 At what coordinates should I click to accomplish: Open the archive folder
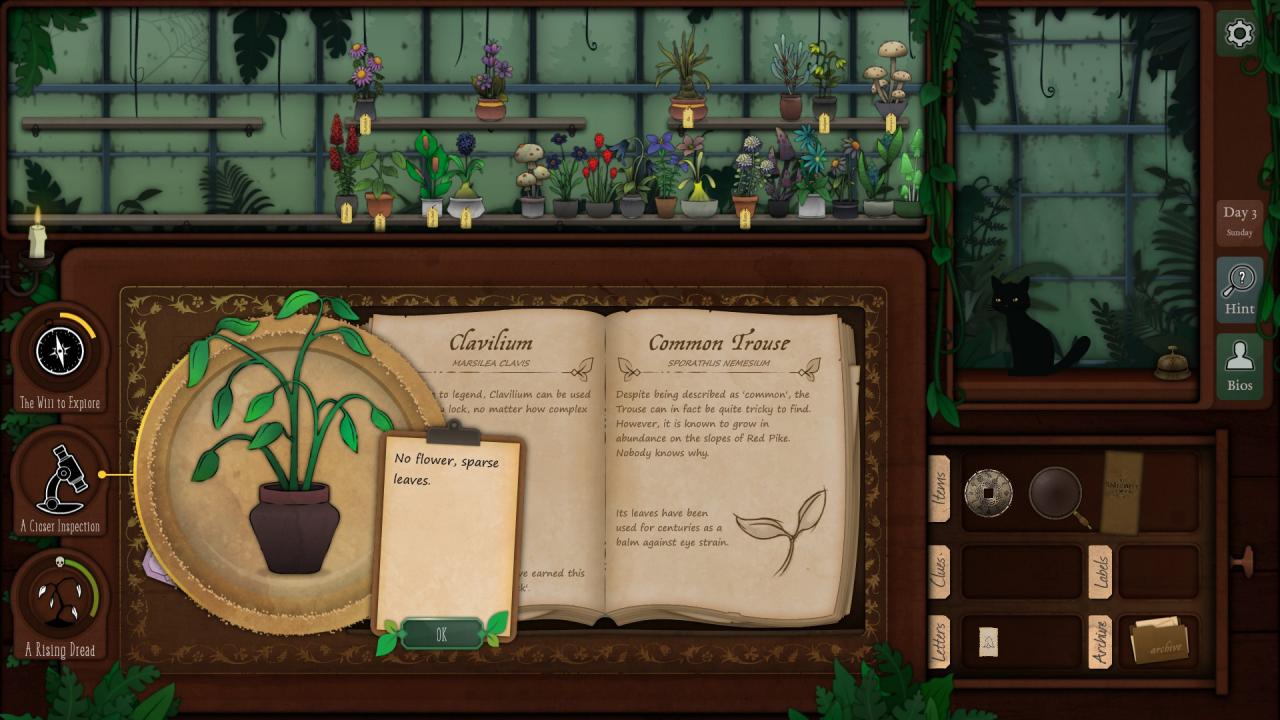(1159, 642)
